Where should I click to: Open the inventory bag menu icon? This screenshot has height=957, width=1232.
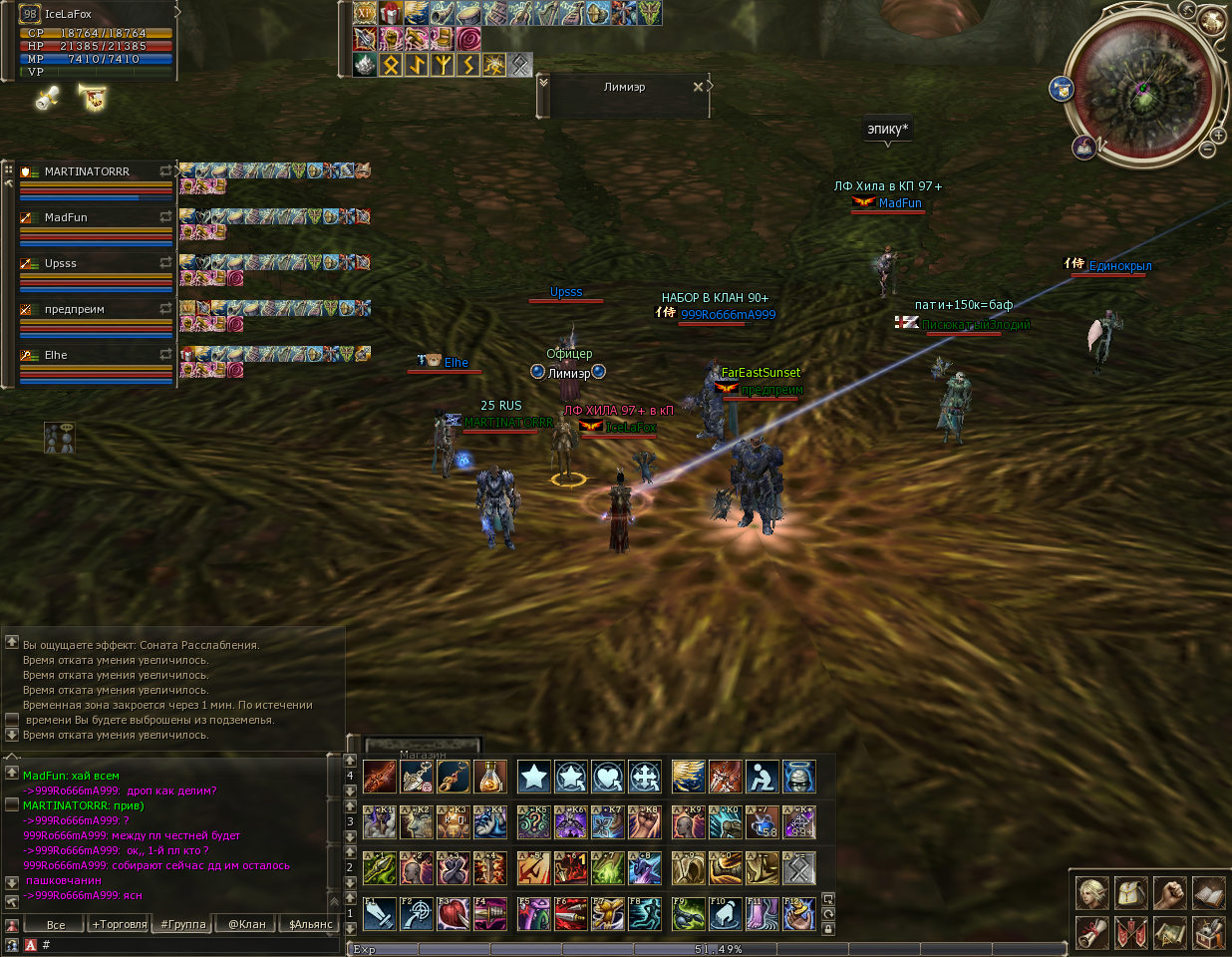[x=1131, y=893]
